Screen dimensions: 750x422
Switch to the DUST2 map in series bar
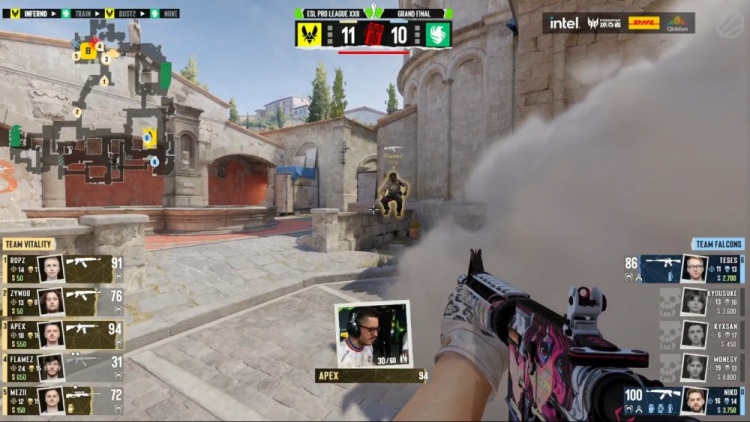coord(124,14)
